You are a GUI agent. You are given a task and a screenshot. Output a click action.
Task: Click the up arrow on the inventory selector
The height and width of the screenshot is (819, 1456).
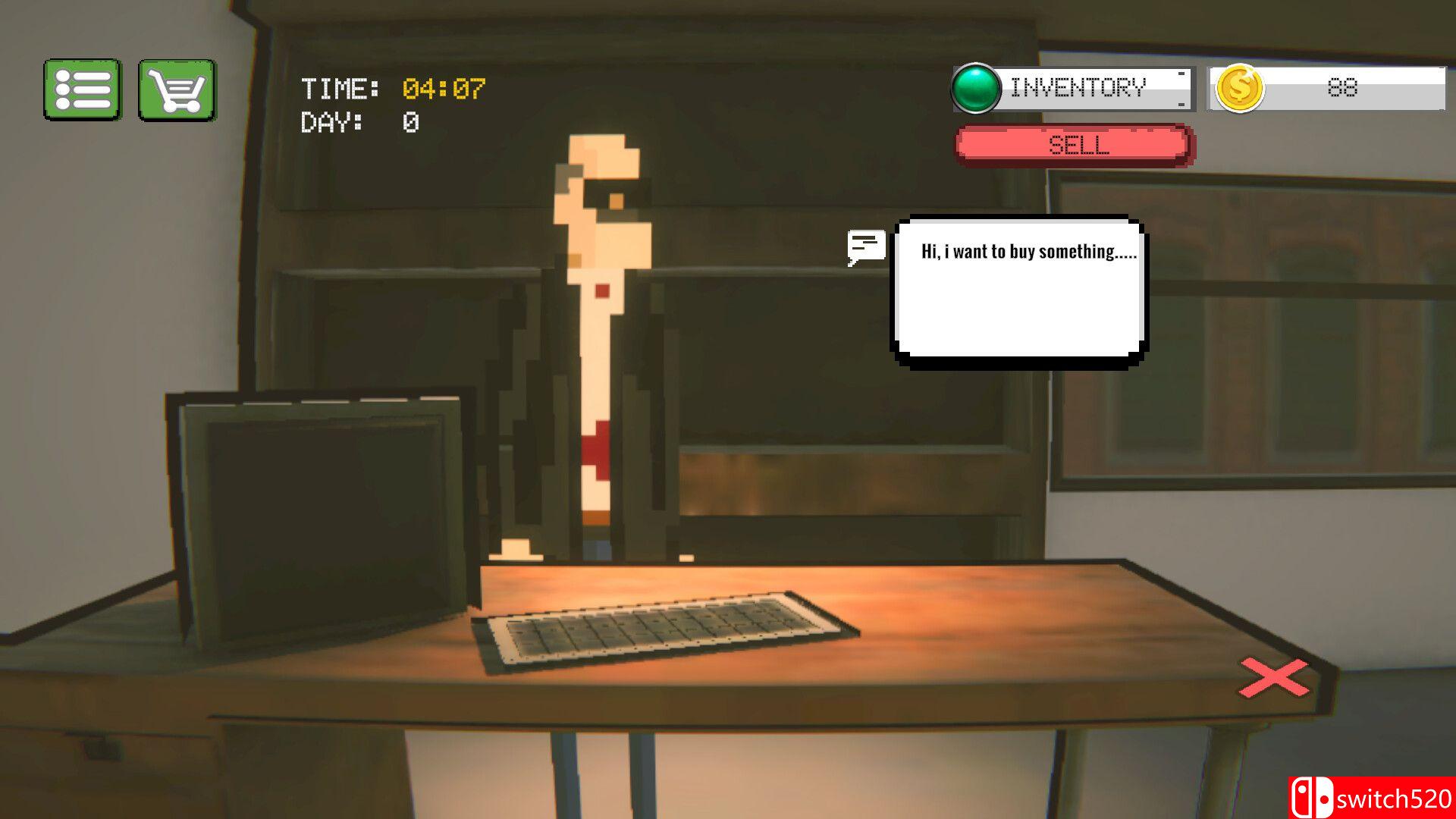1180,74
